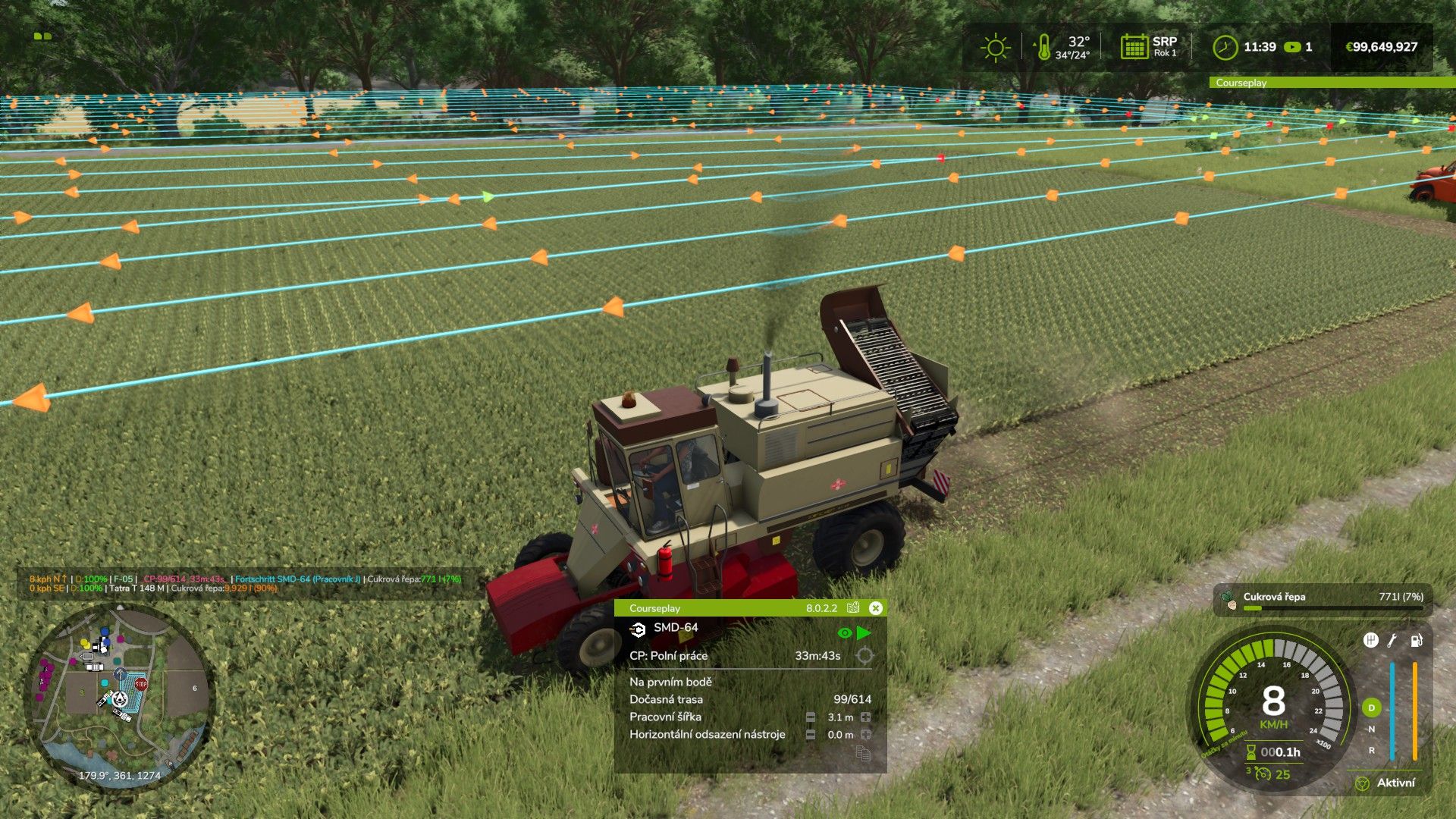The height and width of the screenshot is (819, 1456).
Task: Click the hourglass operating hours icon on the speedometer
Action: [1251, 752]
